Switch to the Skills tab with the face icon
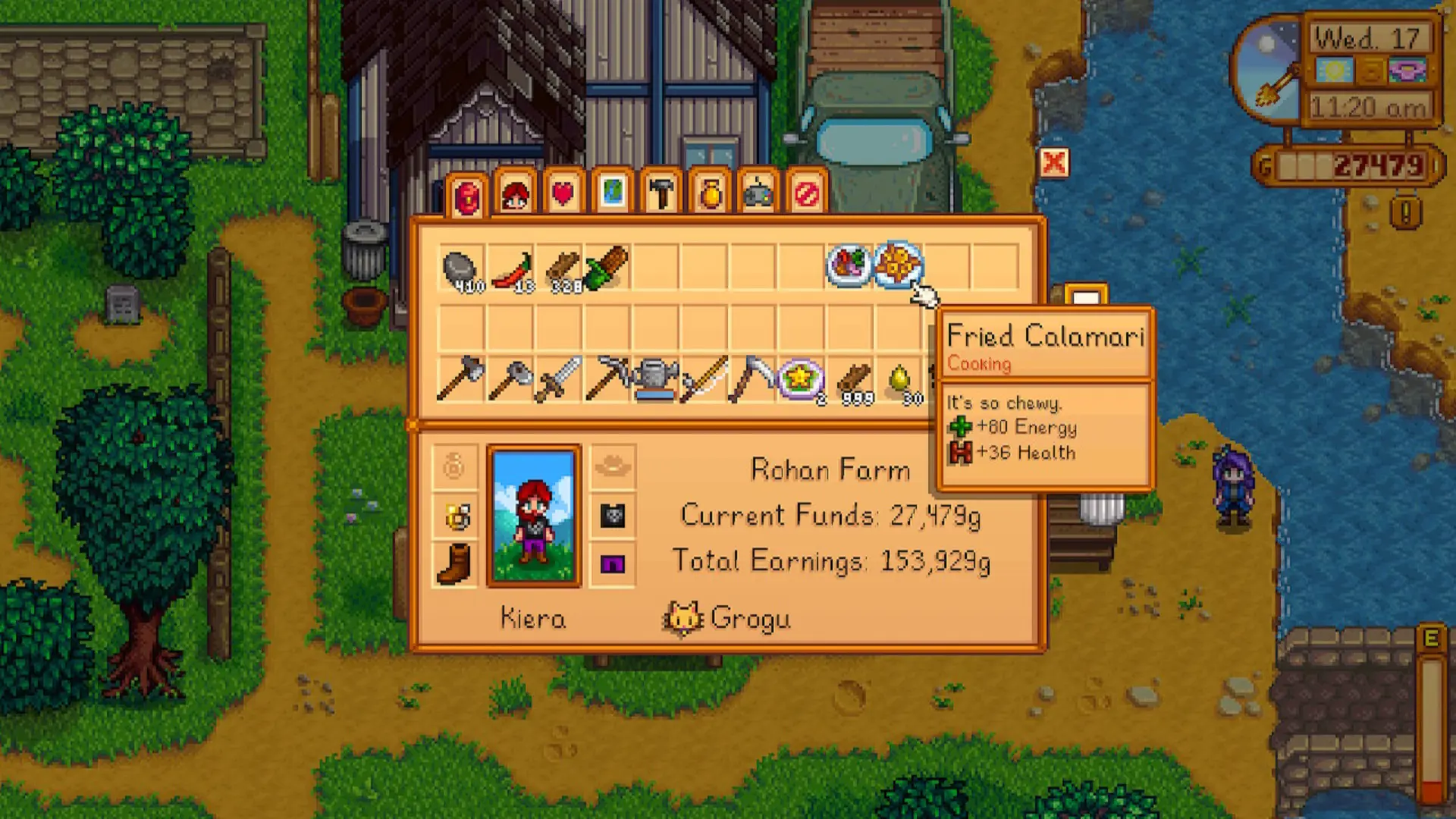The height and width of the screenshot is (819, 1456). 516,193
